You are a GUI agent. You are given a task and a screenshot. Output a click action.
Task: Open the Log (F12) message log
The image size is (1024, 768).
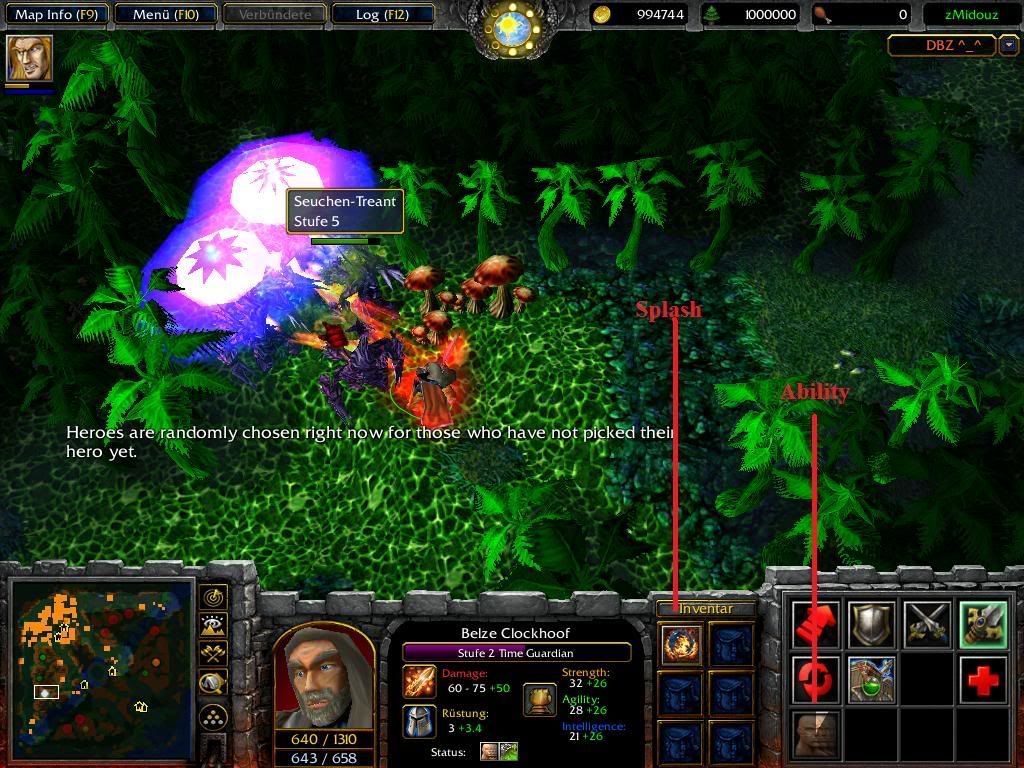point(381,14)
